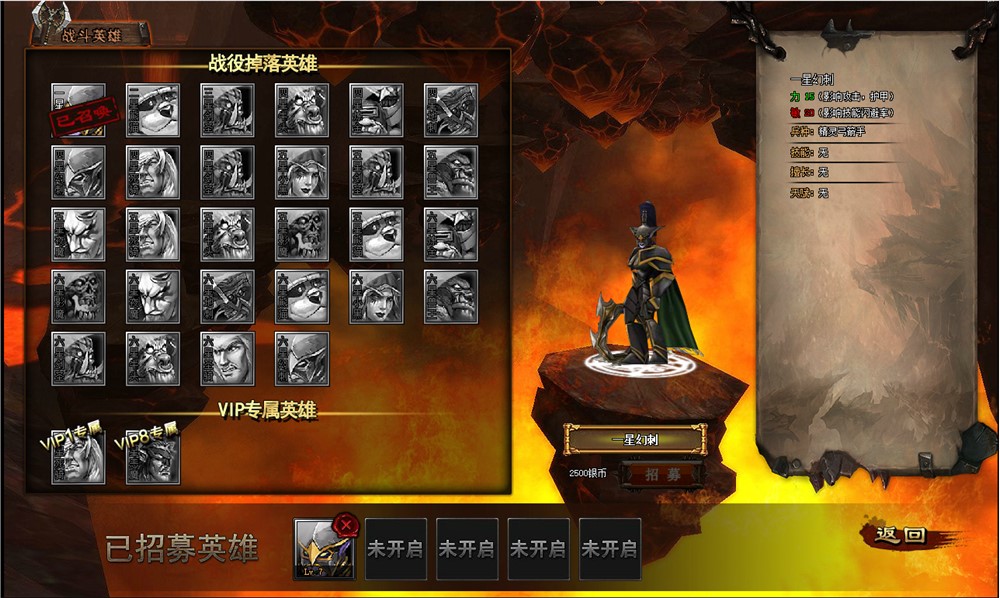
Task: Choose the VIP1专属 hero portrait
Action: [78, 458]
